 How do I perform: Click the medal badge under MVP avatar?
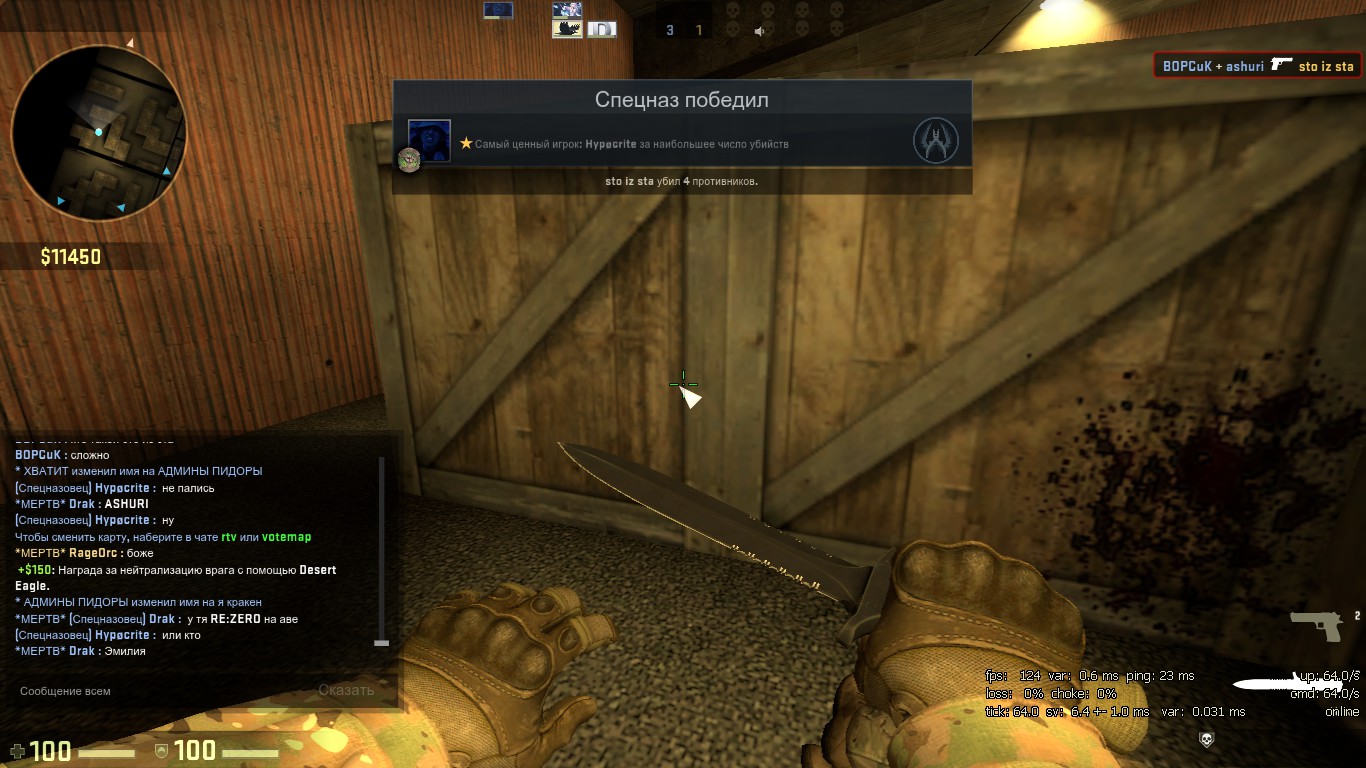(408, 160)
